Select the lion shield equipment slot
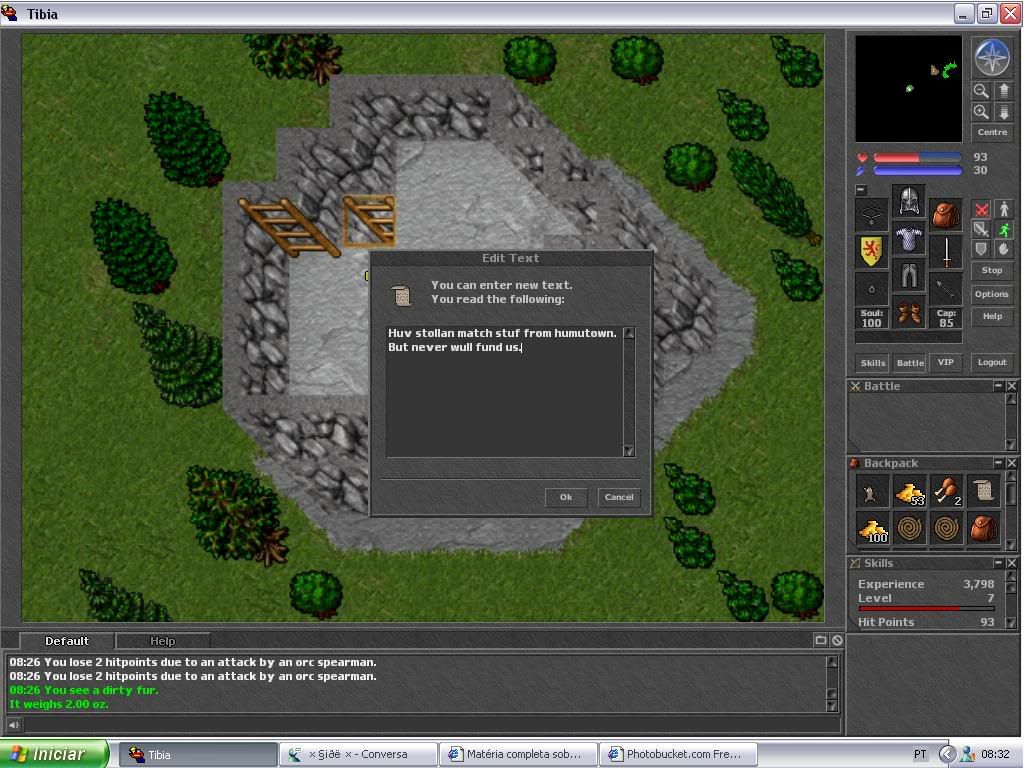 click(x=872, y=250)
